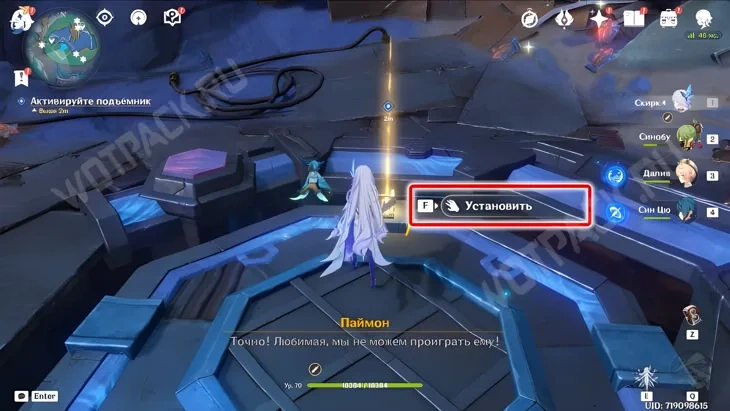
Task: Open the compass events icon
Action: 530,18
